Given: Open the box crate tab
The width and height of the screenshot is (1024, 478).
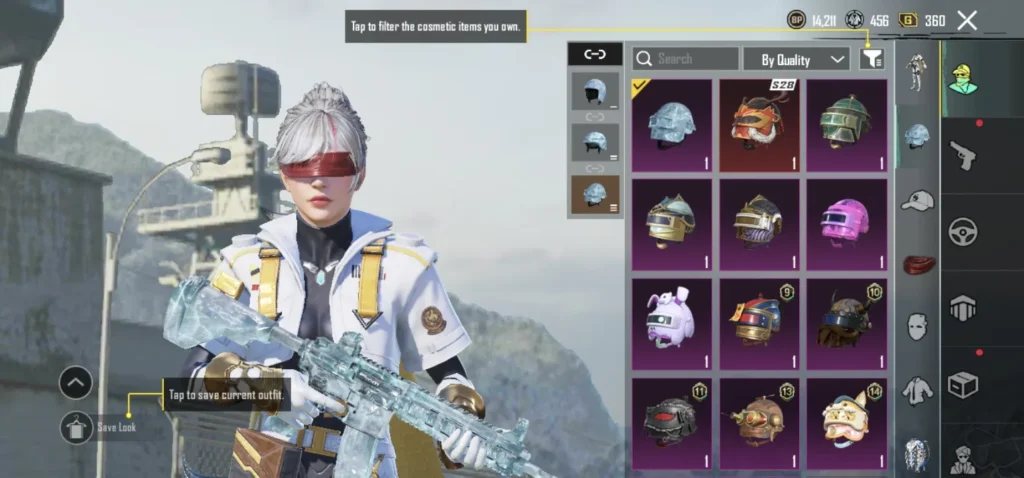Looking at the screenshot, I should pyautogui.click(x=963, y=385).
